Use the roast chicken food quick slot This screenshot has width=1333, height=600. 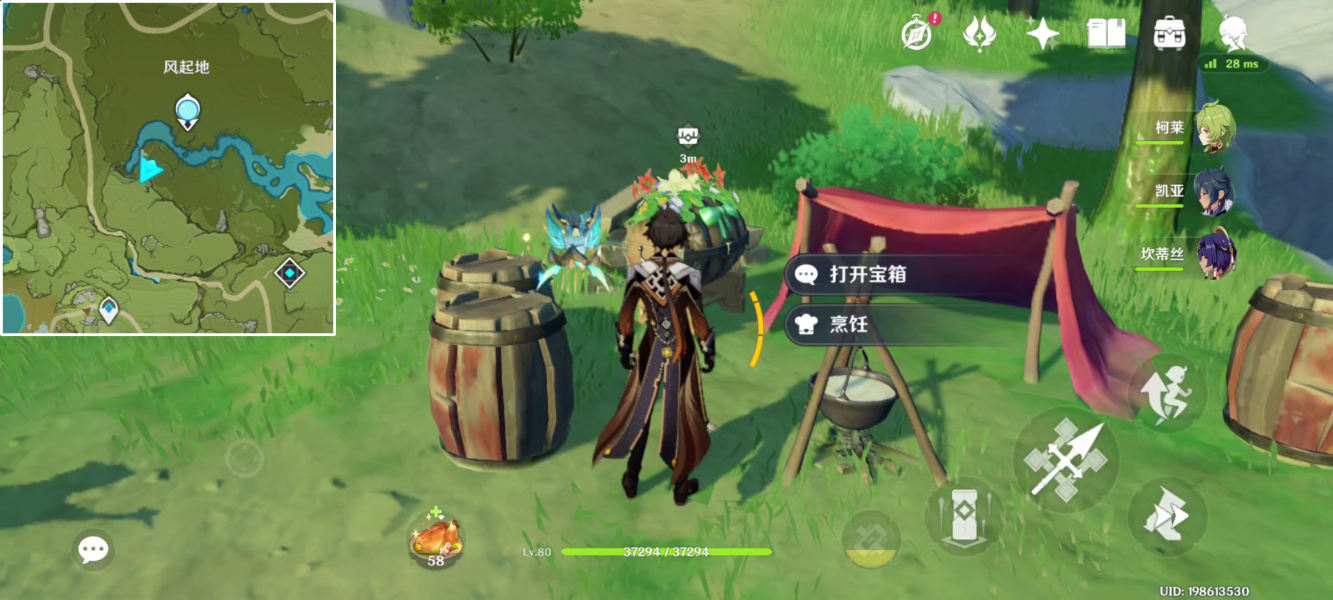point(436,540)
